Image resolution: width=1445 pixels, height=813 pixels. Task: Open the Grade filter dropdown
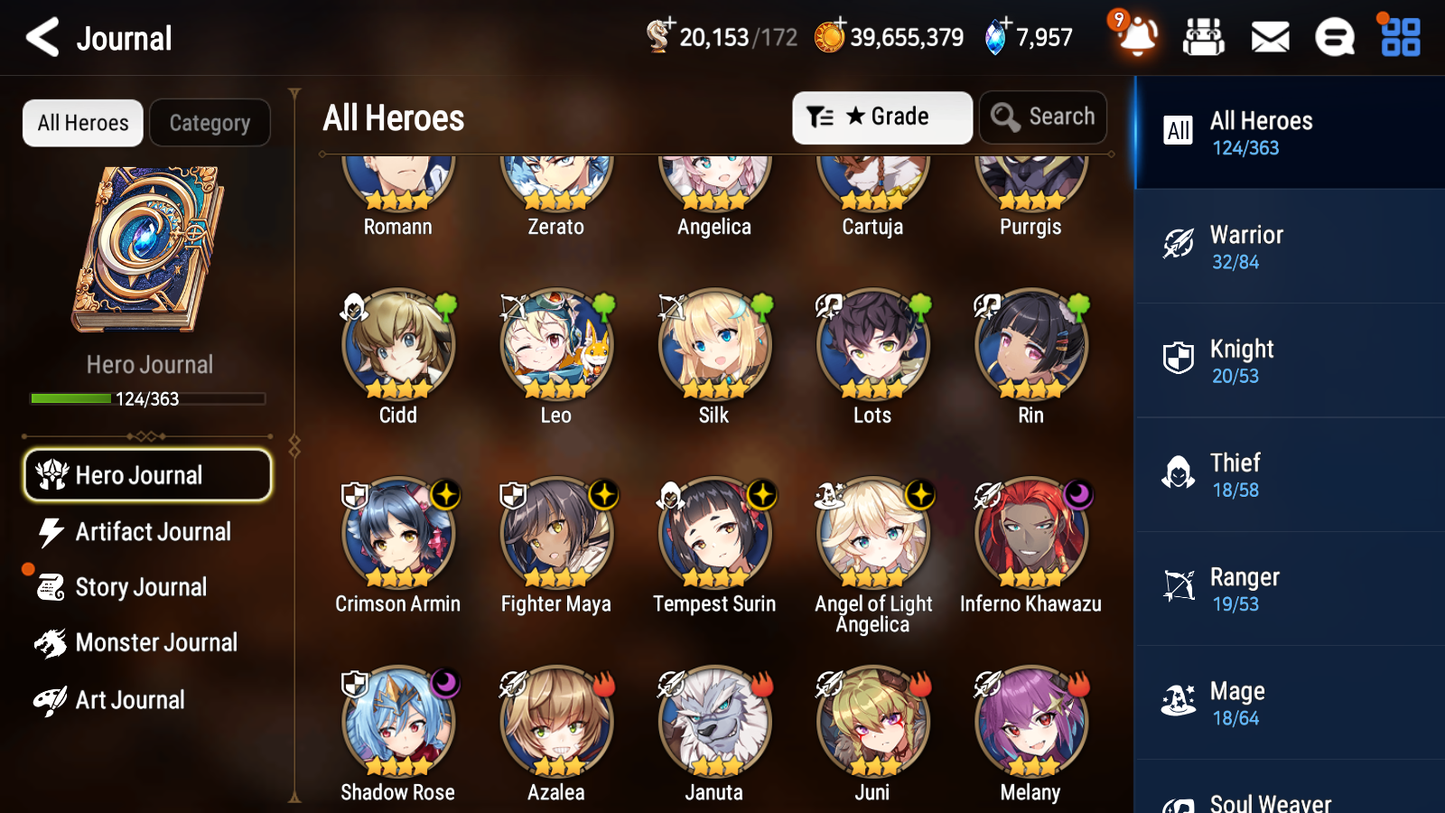[881, 117]
